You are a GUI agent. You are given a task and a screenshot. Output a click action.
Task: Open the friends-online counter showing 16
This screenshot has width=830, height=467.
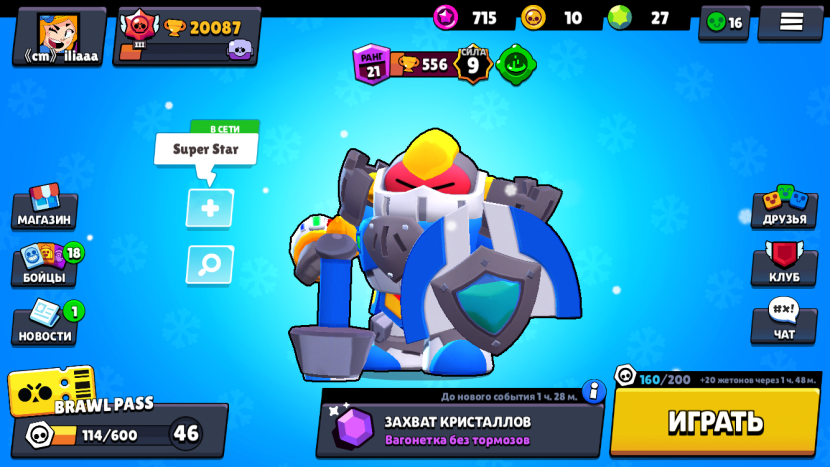pos(724,22)
